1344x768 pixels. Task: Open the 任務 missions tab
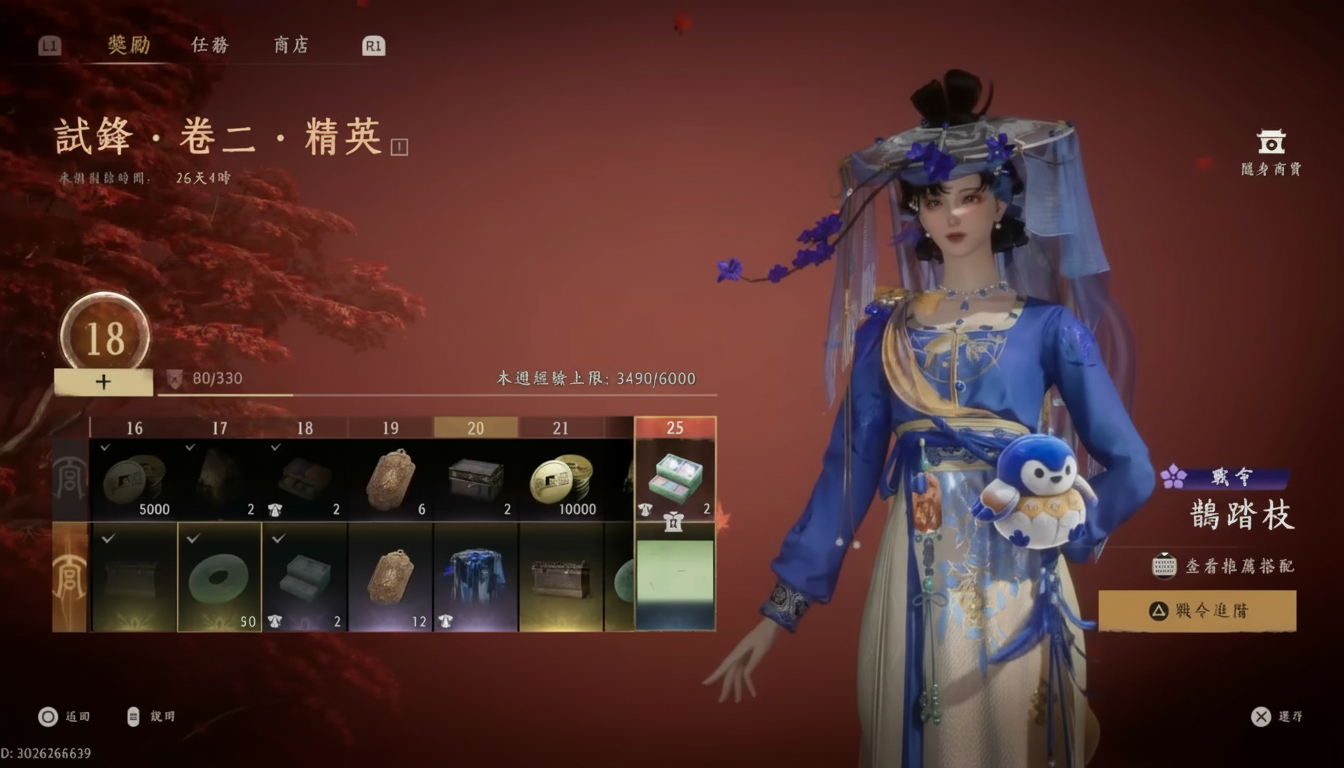pos(210,45)
